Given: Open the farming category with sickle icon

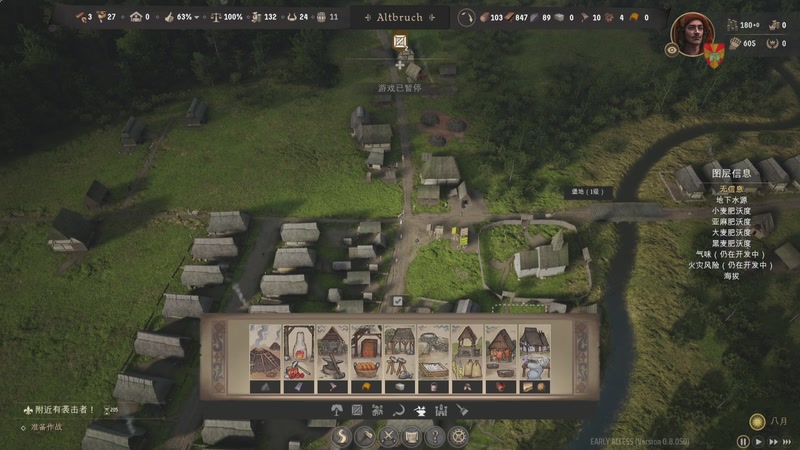Looking at the screenshot, I should tap(399, 410).
